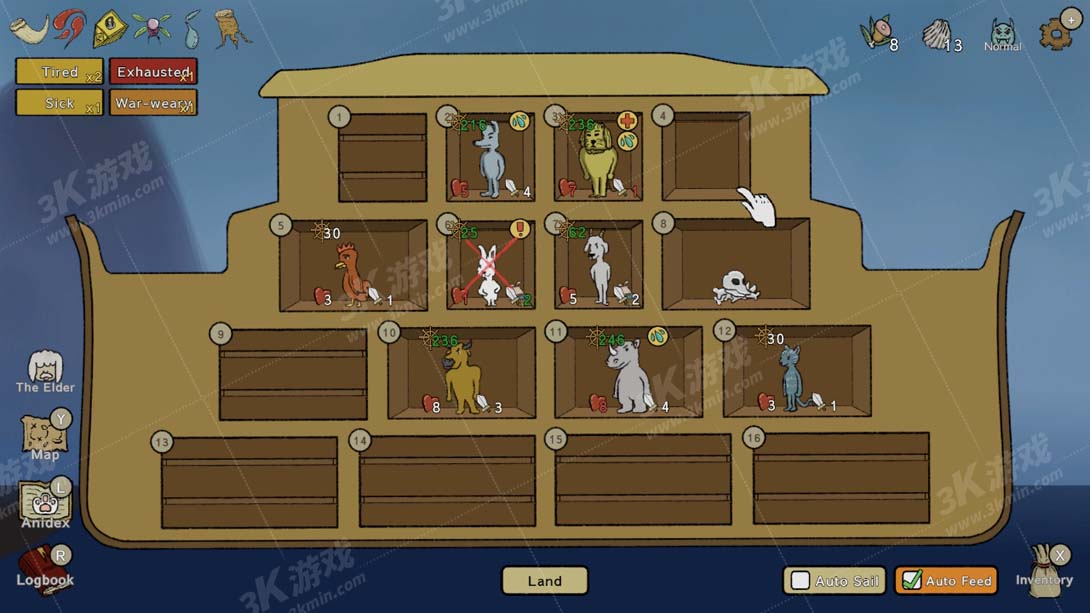The height and width of the screenshot is (613, 1090).
Task: Open settings with the gear icon
Action: pyautogui.click(x=1056, y=33)
